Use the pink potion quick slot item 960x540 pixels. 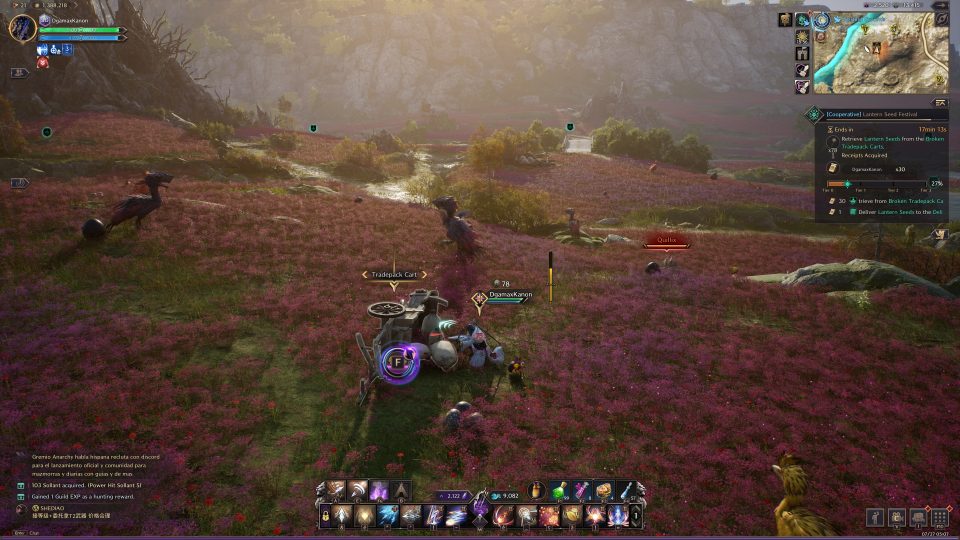pos(581,491)
